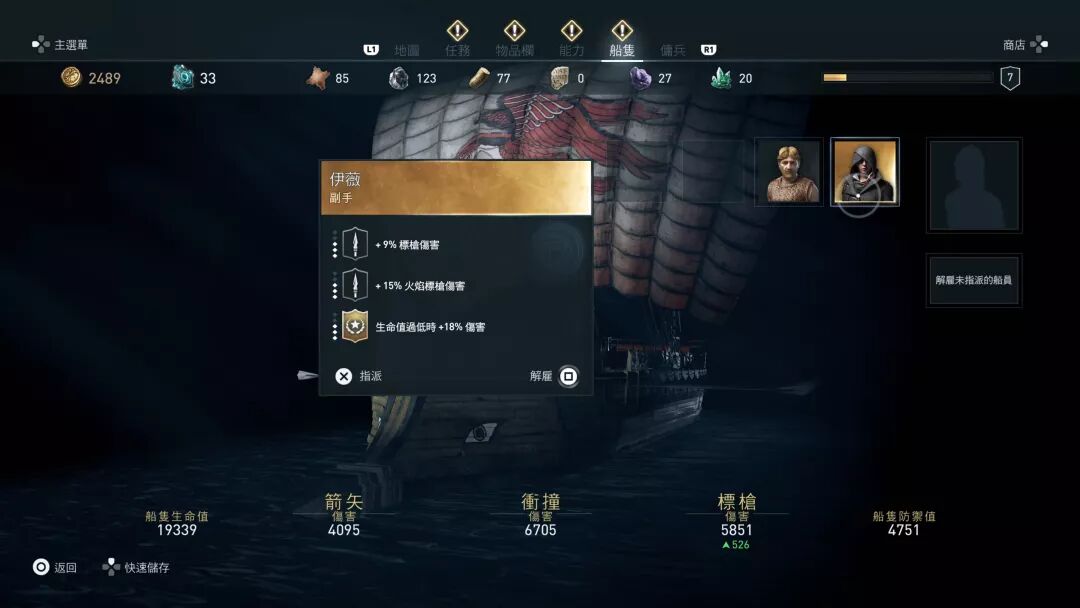Select the 船隻防禦值 upgrade
This screenshot has height=608, width=1080.
click(x=903, y=523)
